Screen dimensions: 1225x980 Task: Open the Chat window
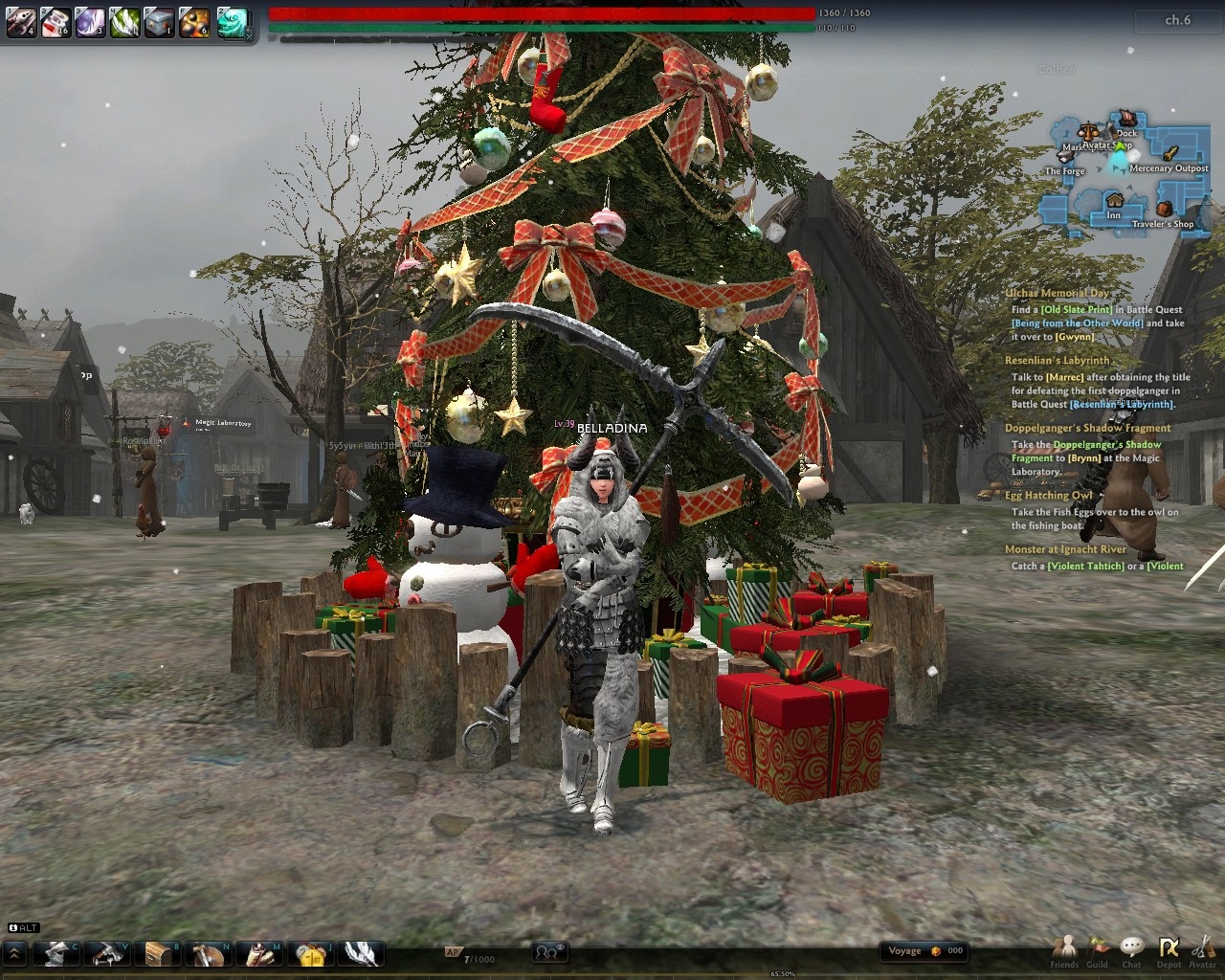coord(1132,950)
